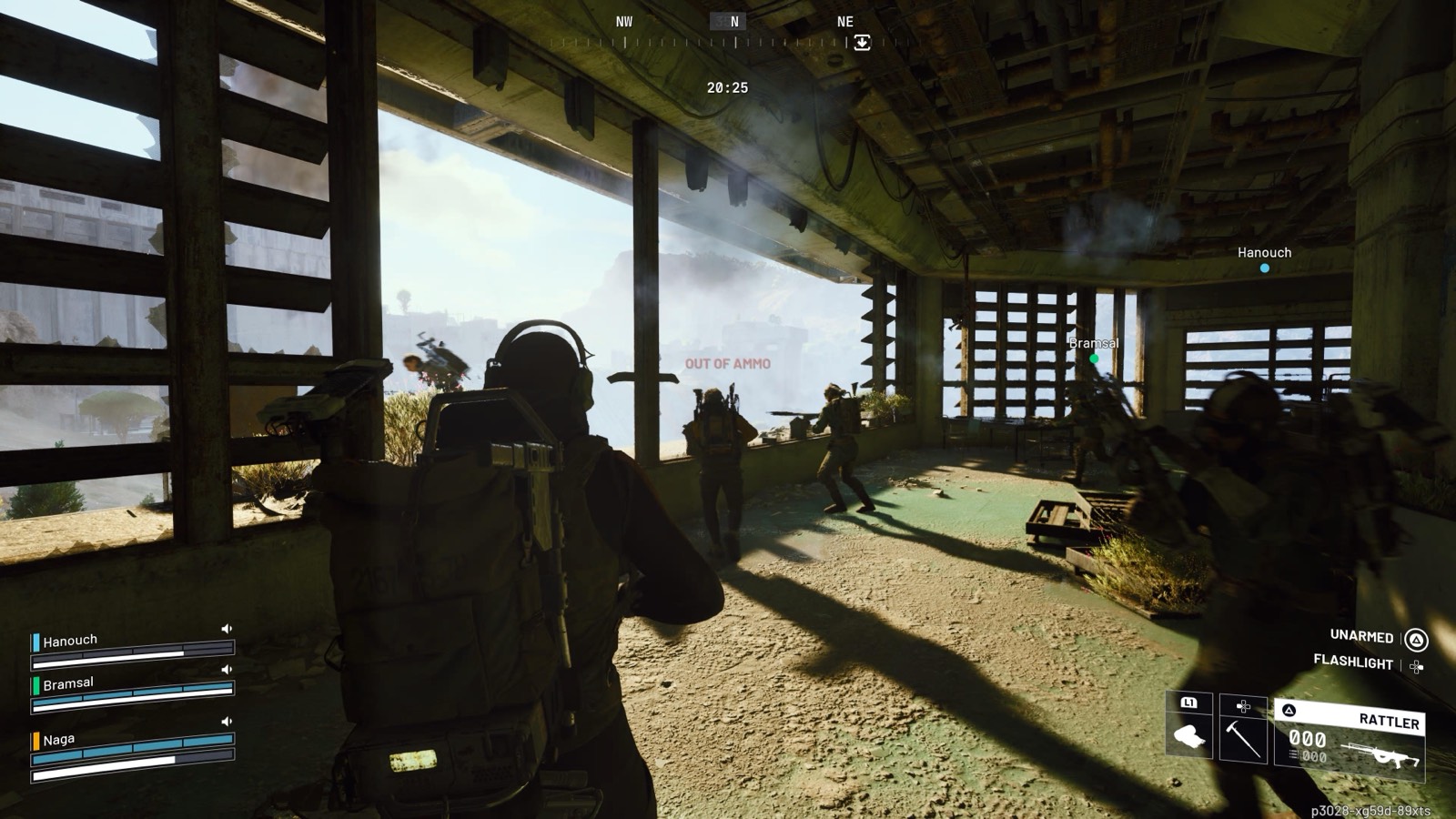Image resolution: width=1456 pixels, height=819 pixels.
Task: Click the N heading on the compass
Action: pyautogui.click(x=734, y=22)
